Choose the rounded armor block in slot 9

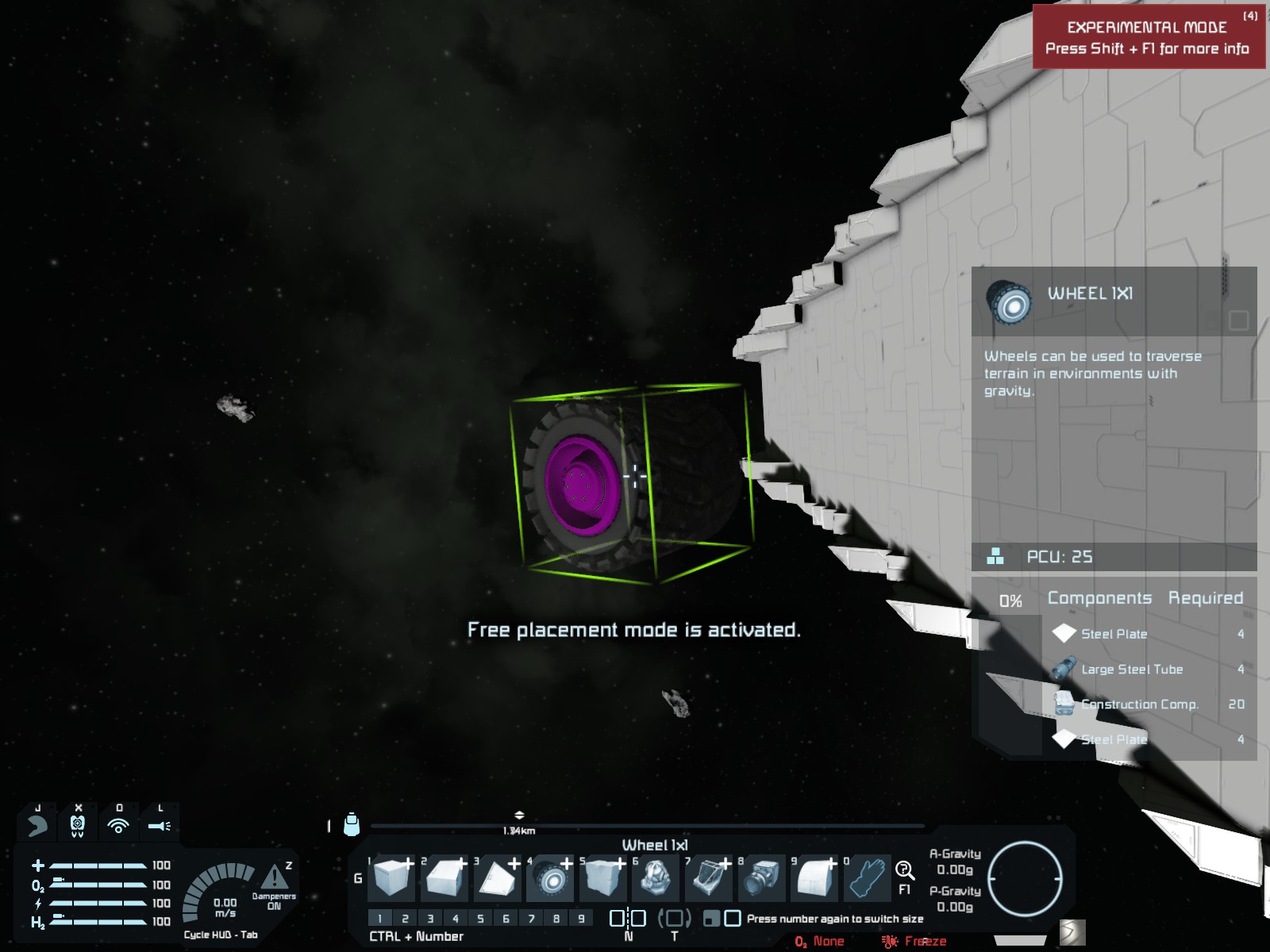814,878
